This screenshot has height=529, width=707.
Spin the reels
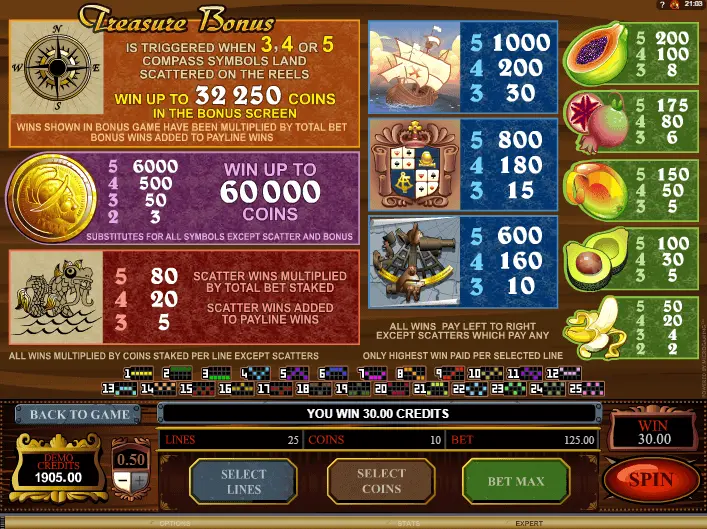pyautogui.click(x=651, y=480)
